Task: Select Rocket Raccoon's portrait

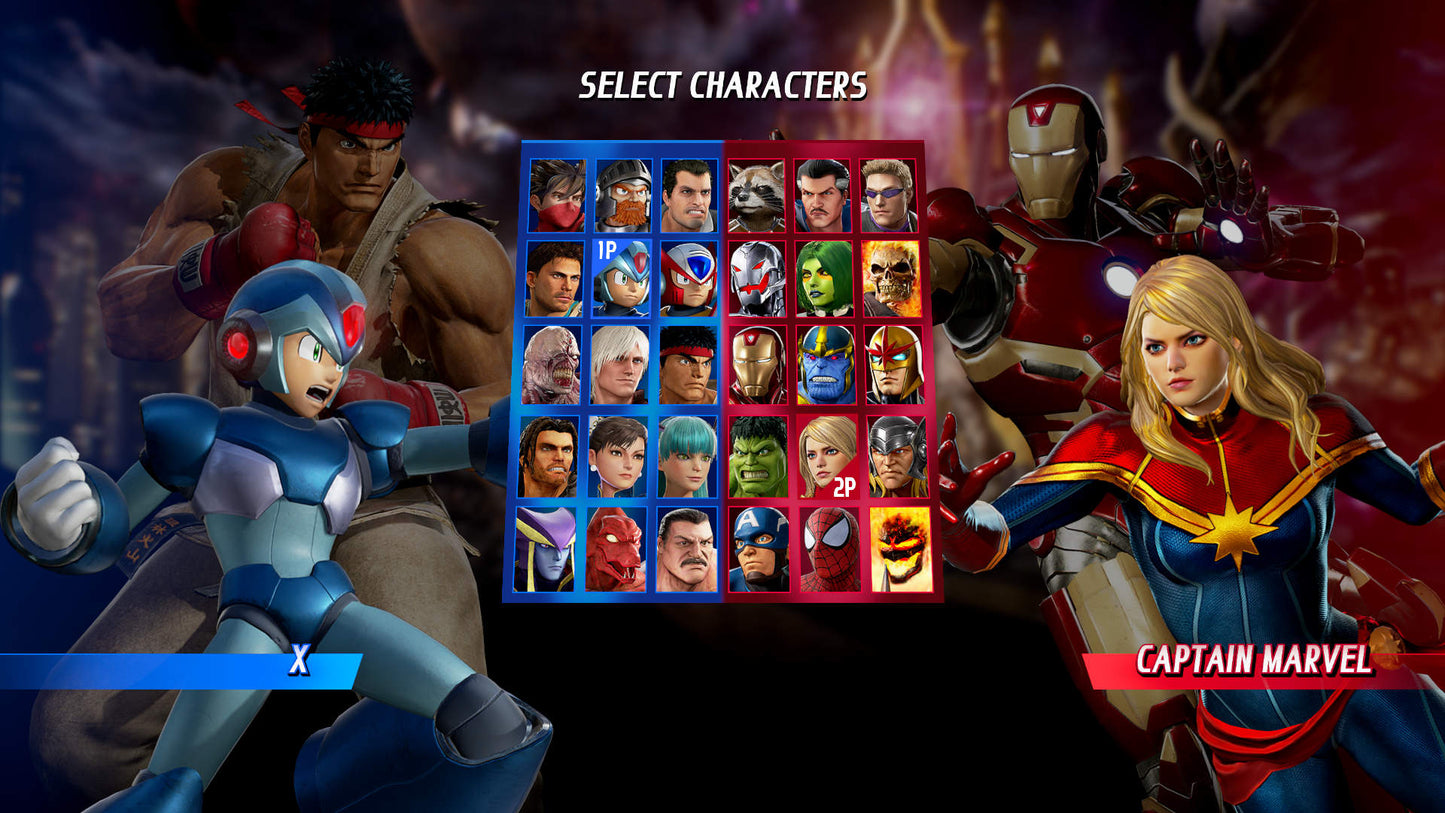Action: (760, 193)
